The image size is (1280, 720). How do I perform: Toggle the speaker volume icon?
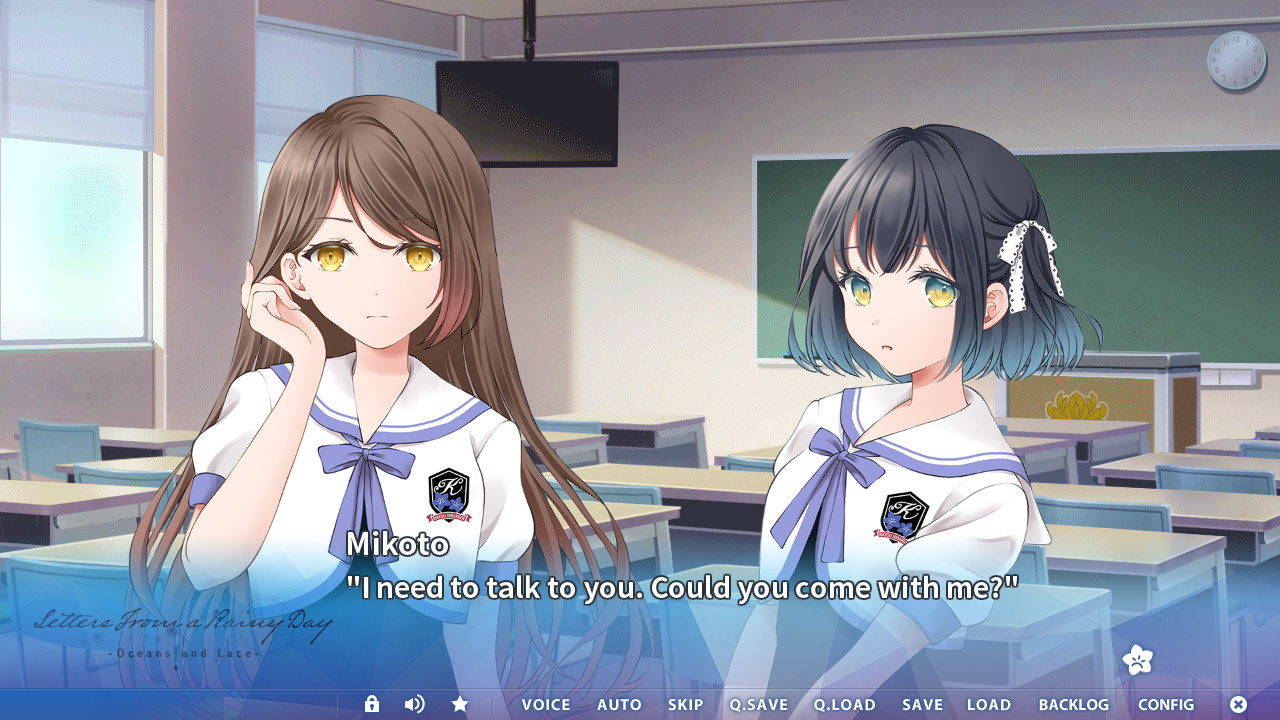(414, 704)
